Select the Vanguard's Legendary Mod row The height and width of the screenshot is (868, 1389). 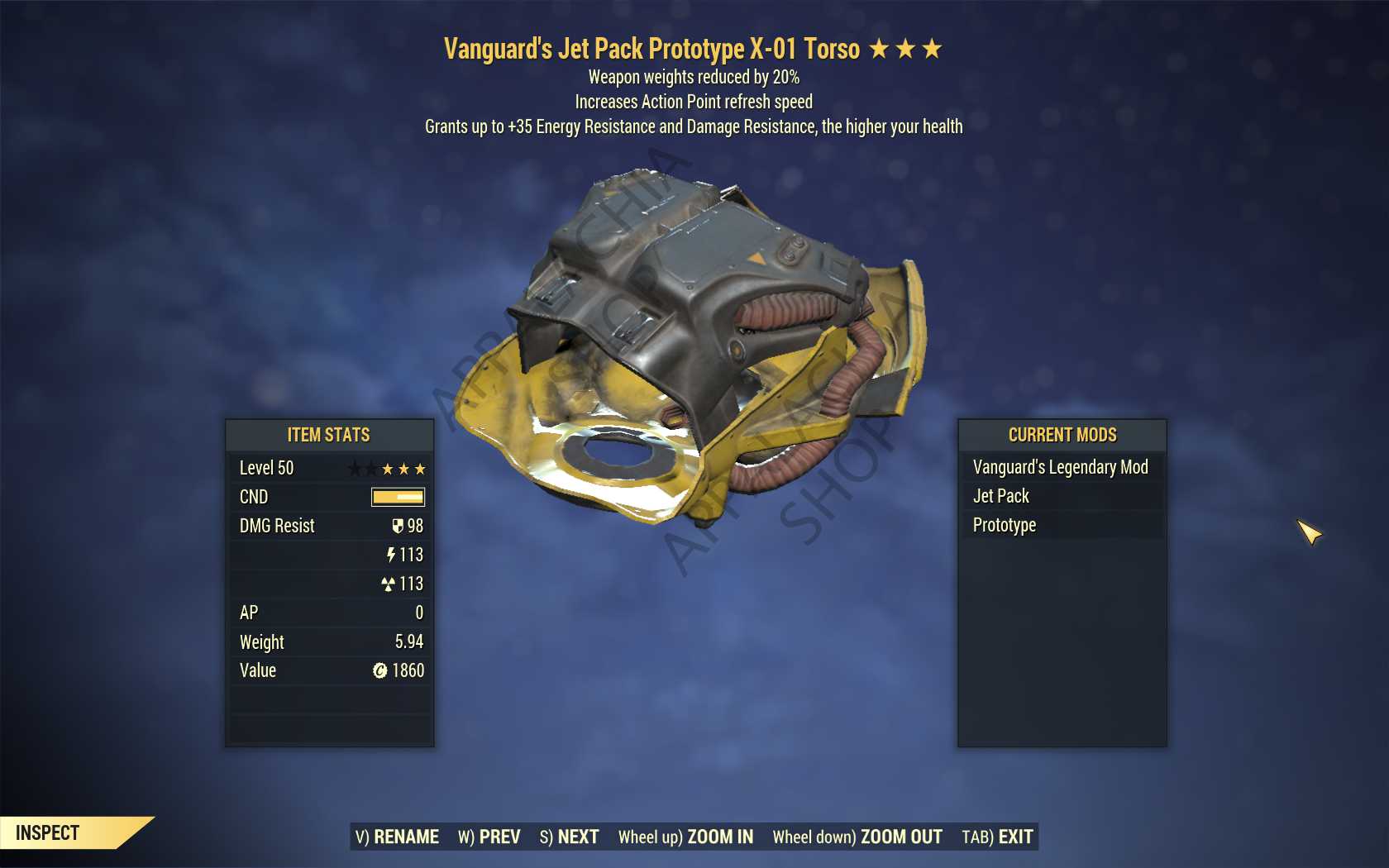coord(1060,467)
